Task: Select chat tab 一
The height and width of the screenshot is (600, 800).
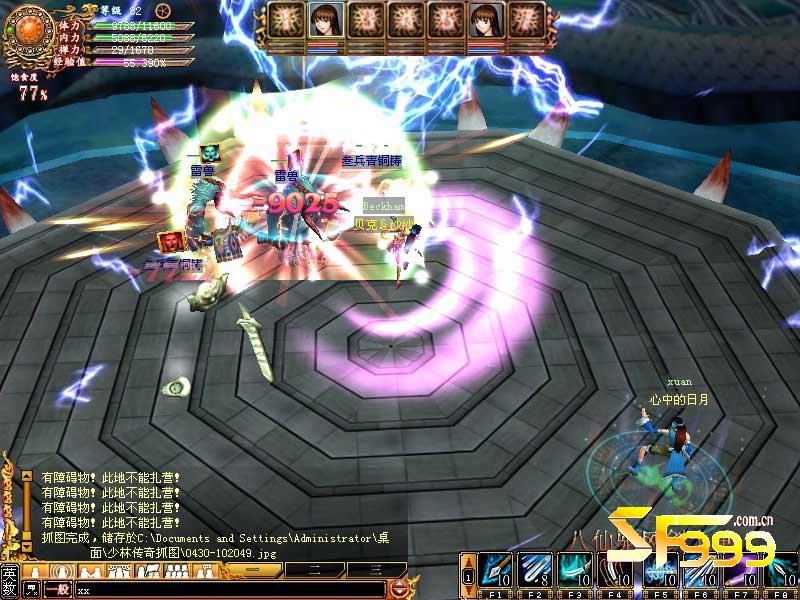Action: tap(256, 570)
